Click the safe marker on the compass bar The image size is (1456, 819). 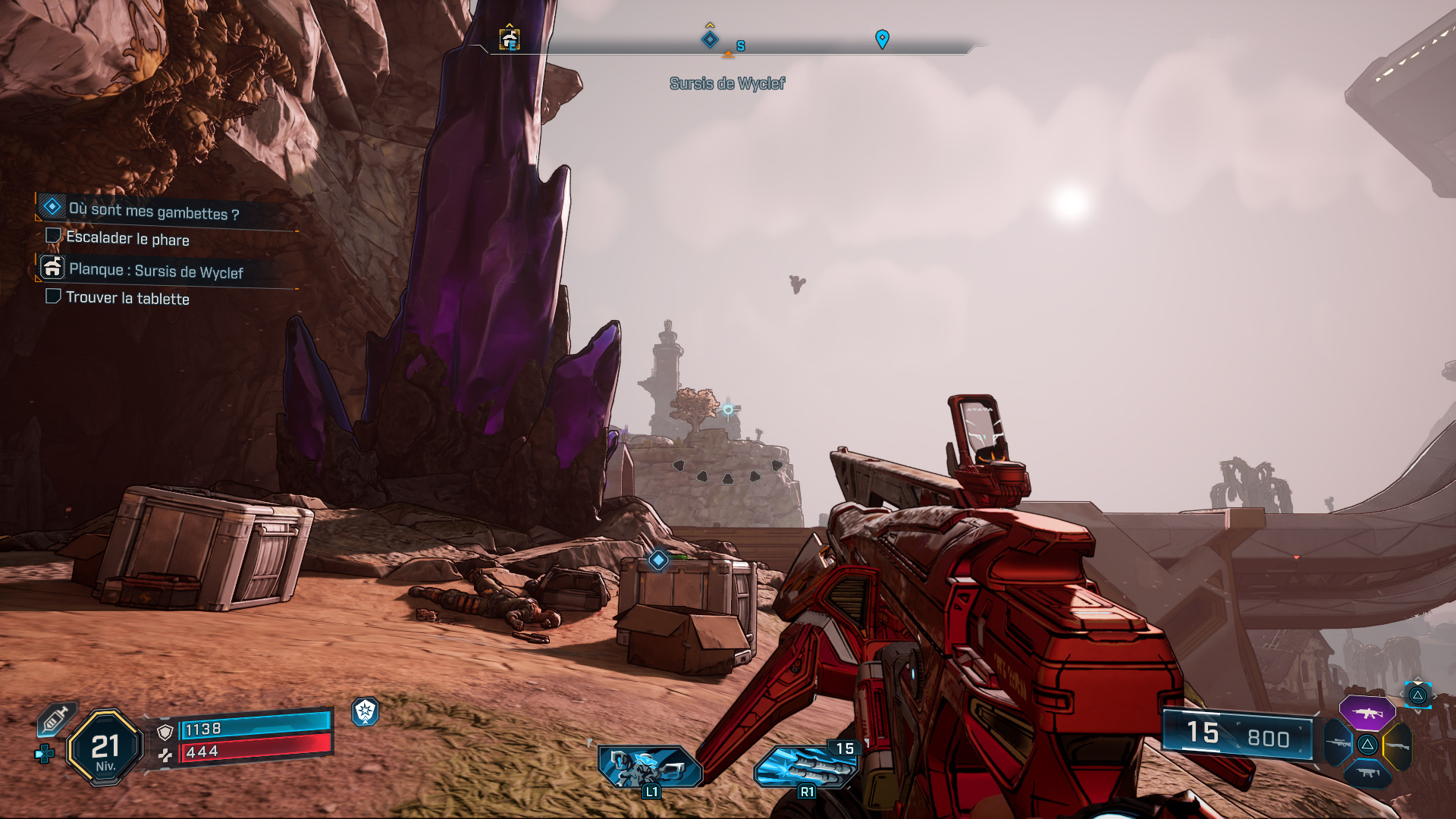[510, 38]
